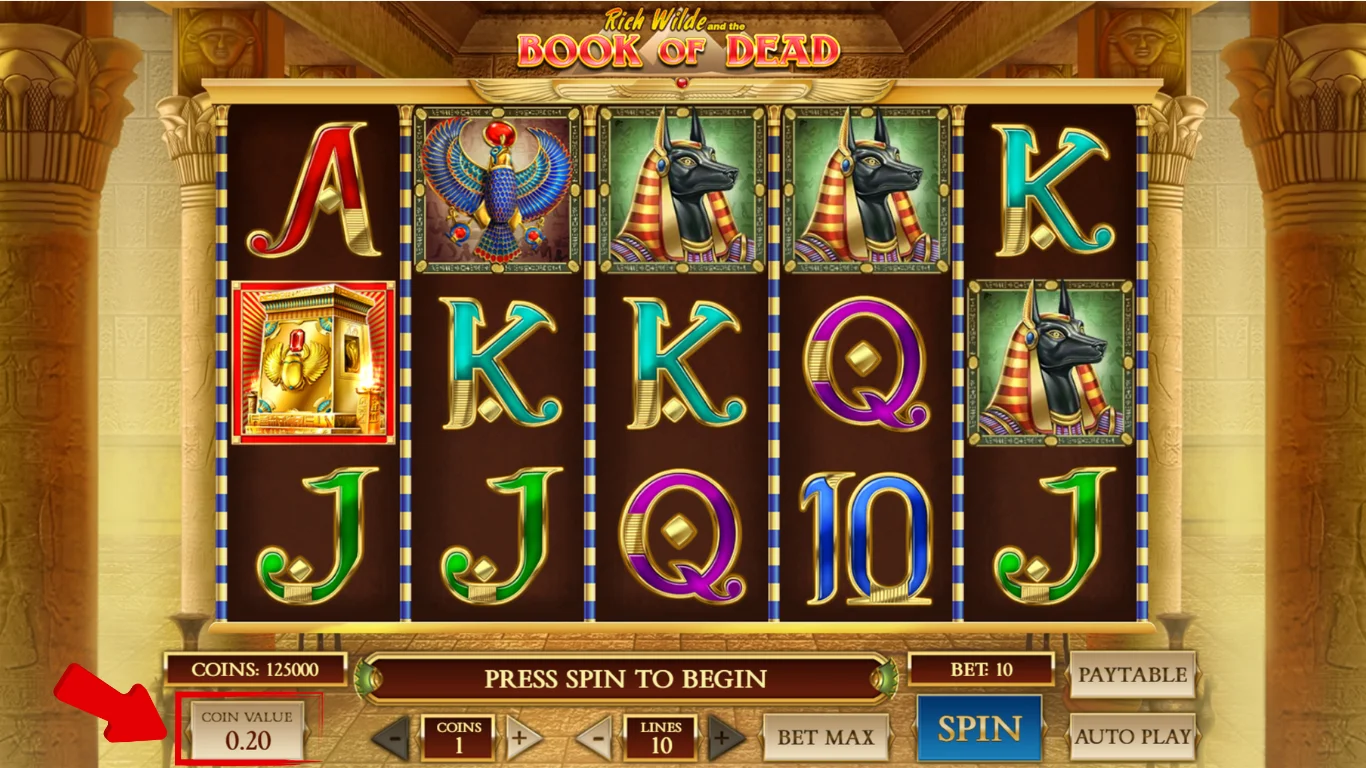Enable AUTO PLAY mode
This screenshot has width=1366, height=768.
pos(1133,737)
